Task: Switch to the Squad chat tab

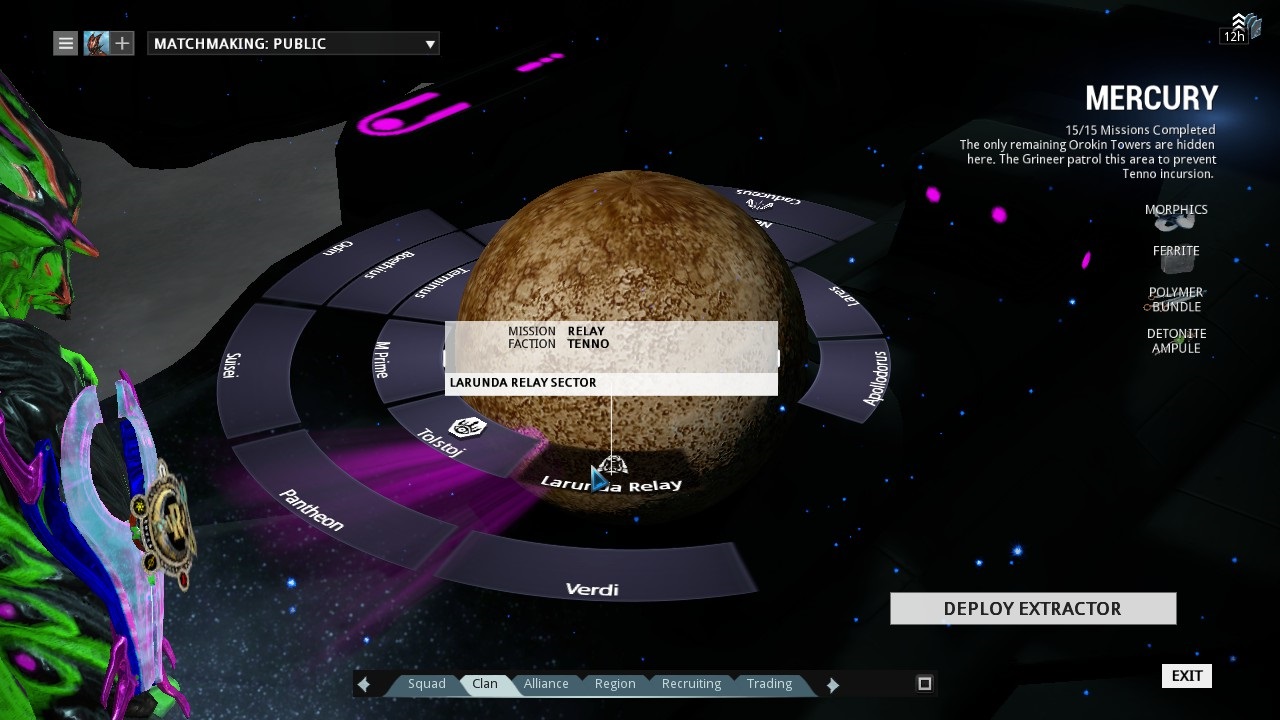Action: [426, 684]
